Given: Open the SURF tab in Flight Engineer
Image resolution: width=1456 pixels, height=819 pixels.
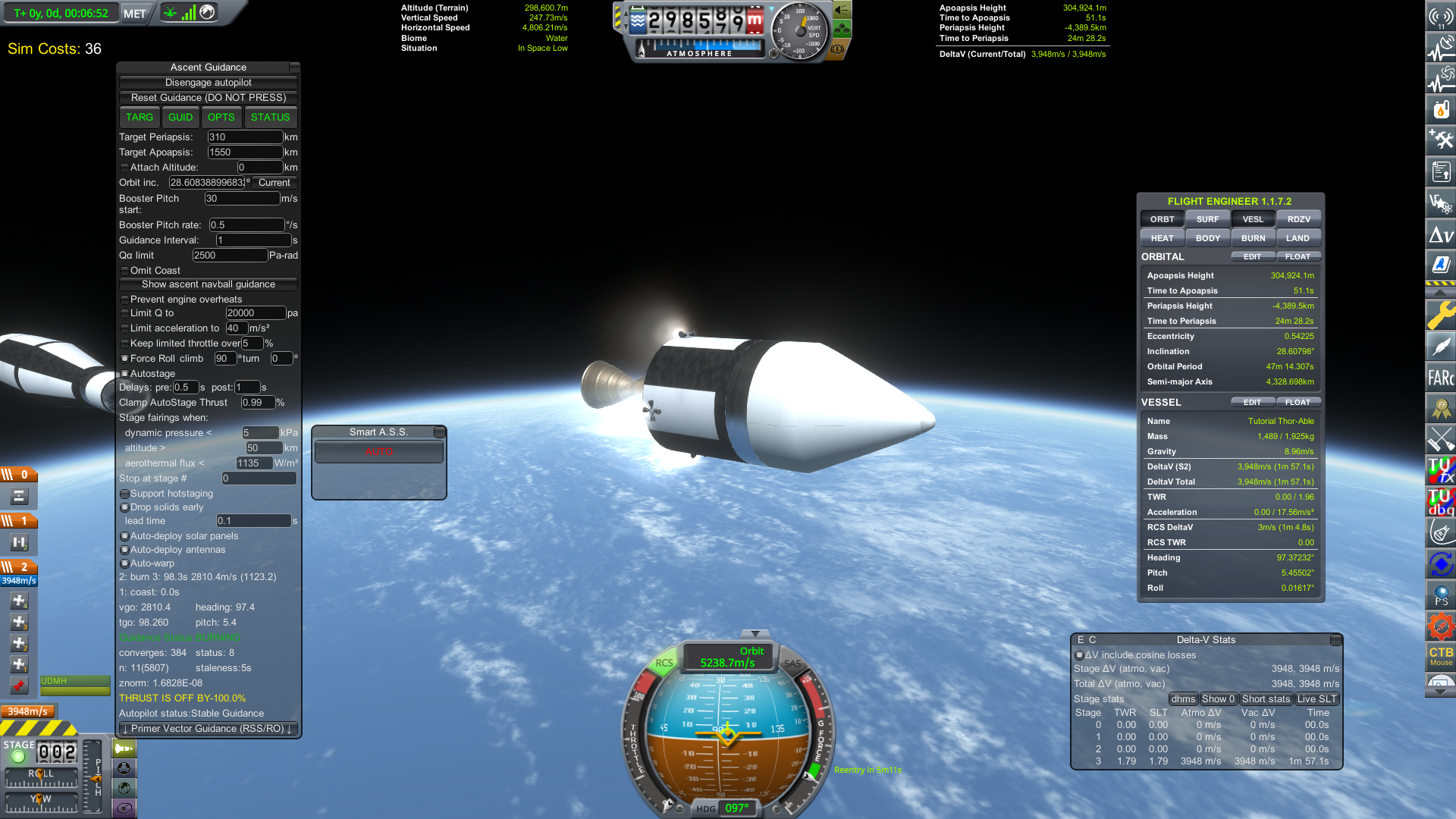Looking at the screenshot, I should (1207, 219).
